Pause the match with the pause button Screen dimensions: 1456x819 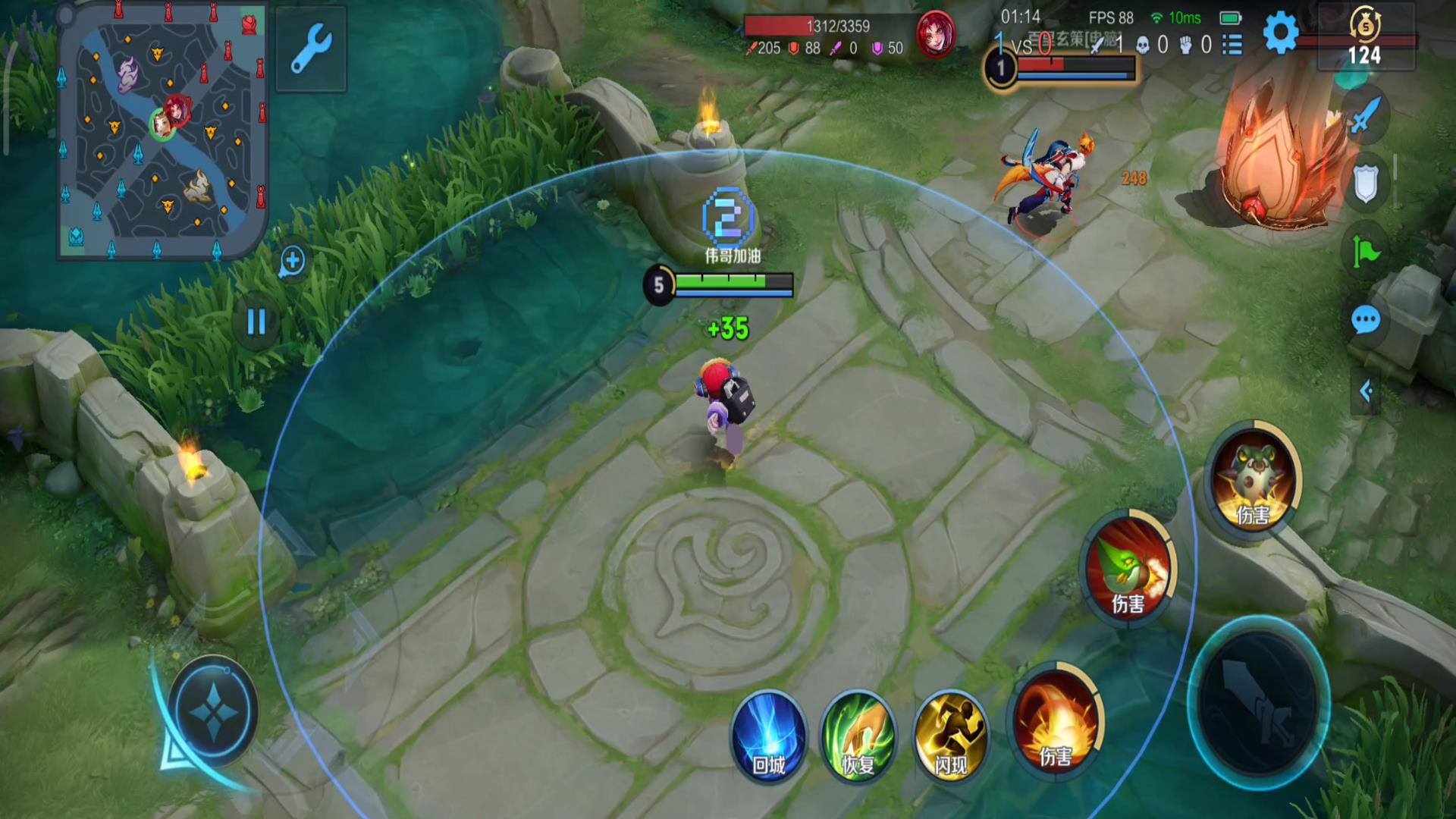coord(256,322)
